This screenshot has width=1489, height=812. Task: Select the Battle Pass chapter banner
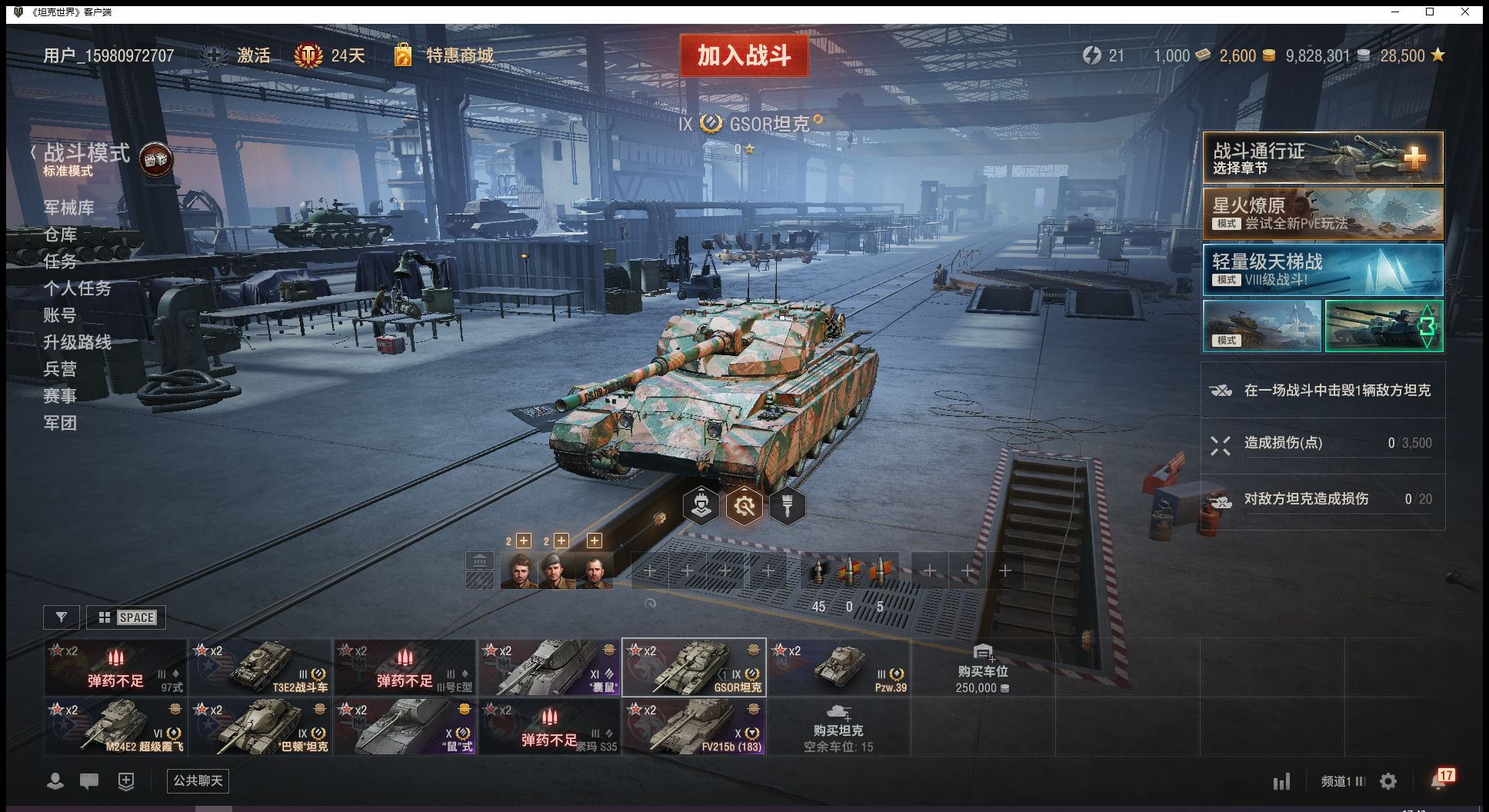[x=1322, y=158]
